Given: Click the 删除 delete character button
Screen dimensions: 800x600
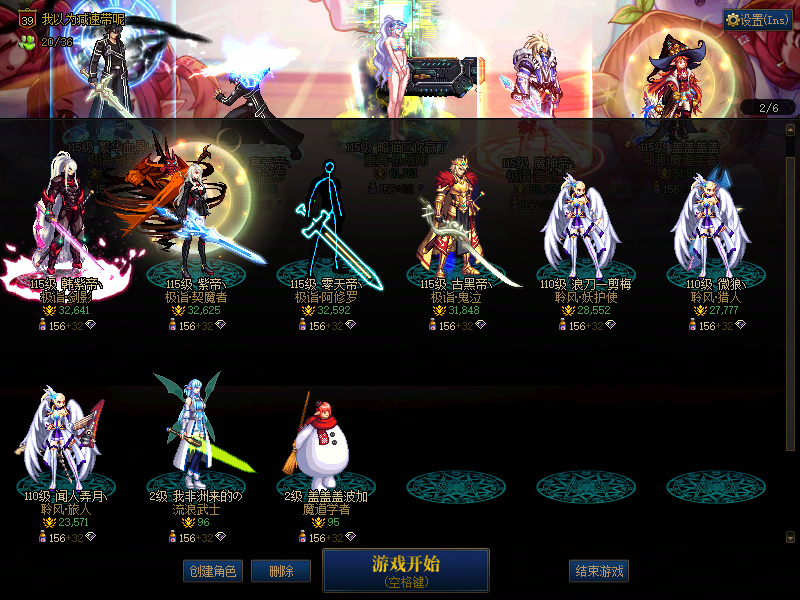Looking at the screenshot, I should (280, 571).
